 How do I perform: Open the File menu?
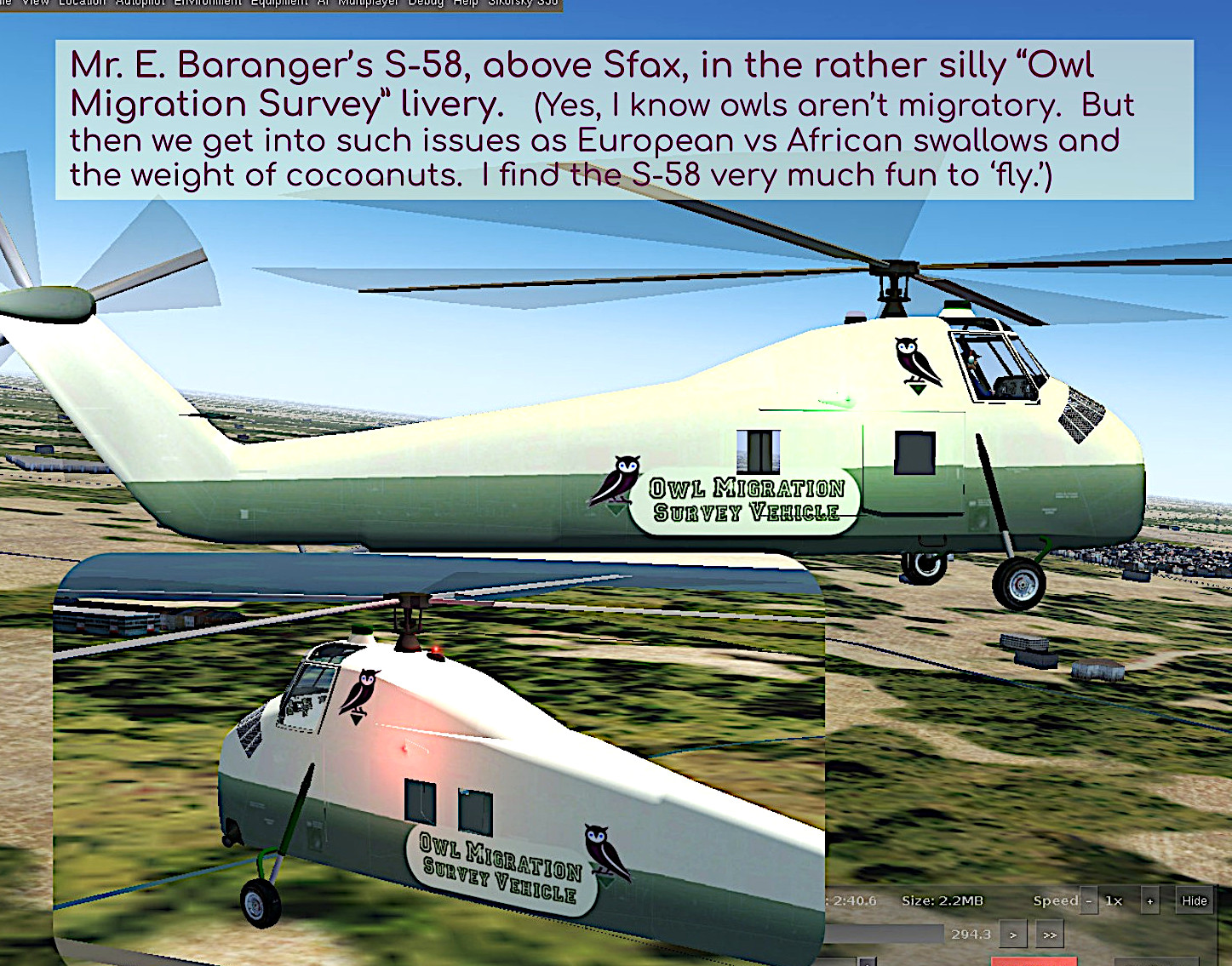point(3,3)
